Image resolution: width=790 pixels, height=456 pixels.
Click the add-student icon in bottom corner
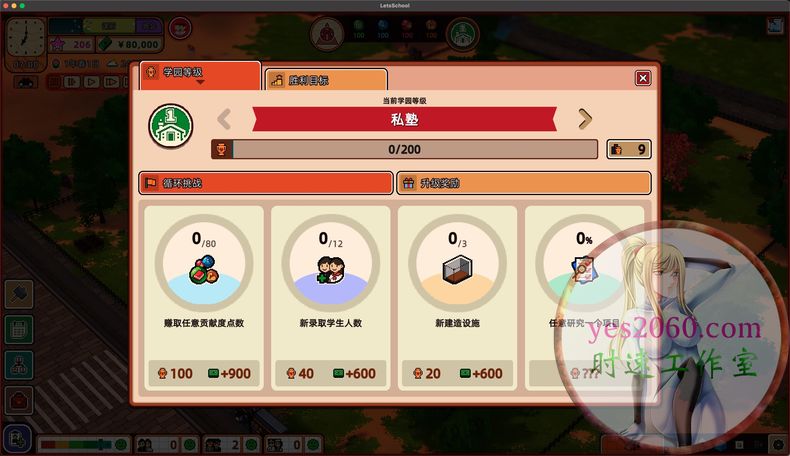(x=17, y=438)
